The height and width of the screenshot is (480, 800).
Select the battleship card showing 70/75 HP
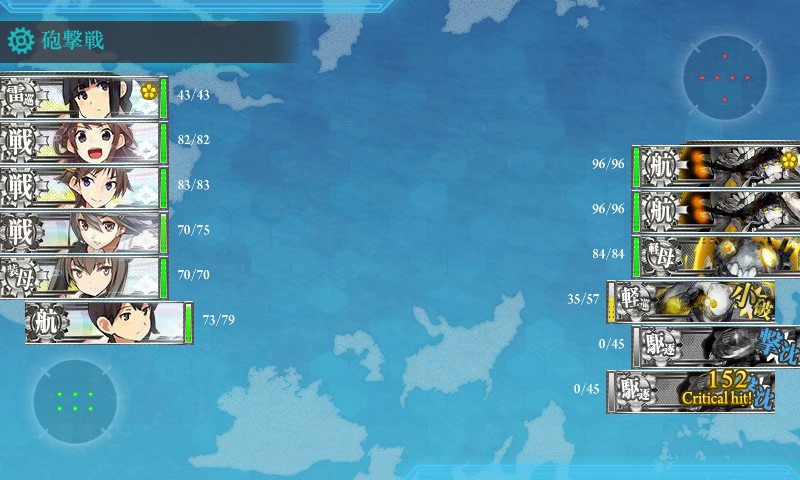tap(82, 232)
